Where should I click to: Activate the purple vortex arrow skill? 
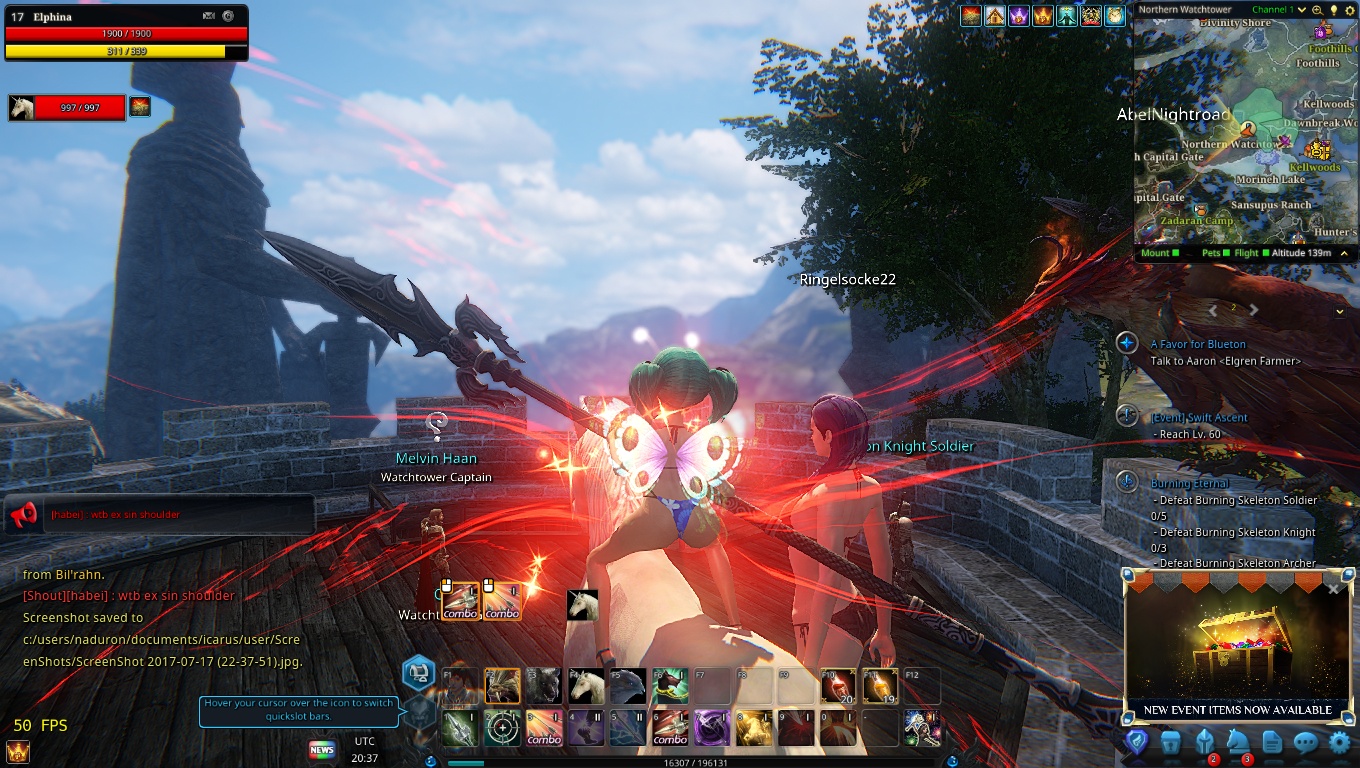(x=711, y=728)
